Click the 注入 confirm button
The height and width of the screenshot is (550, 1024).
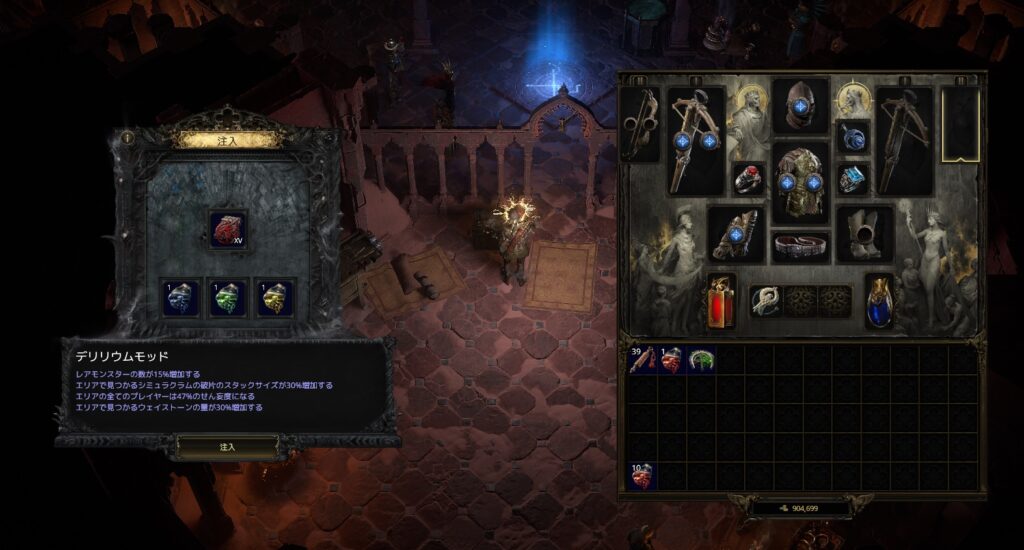[227, 446]
